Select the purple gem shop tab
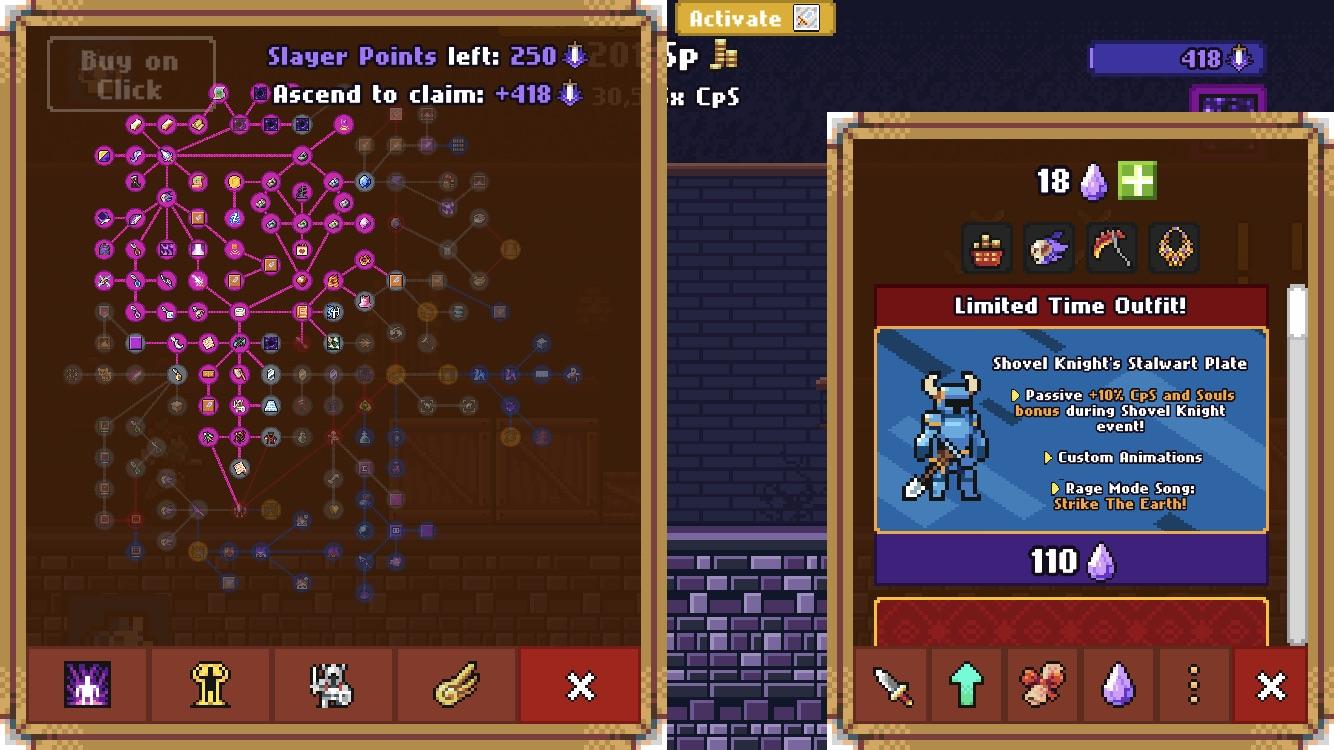Viewport: 1334px width, 750px height. pos(1117,686)
